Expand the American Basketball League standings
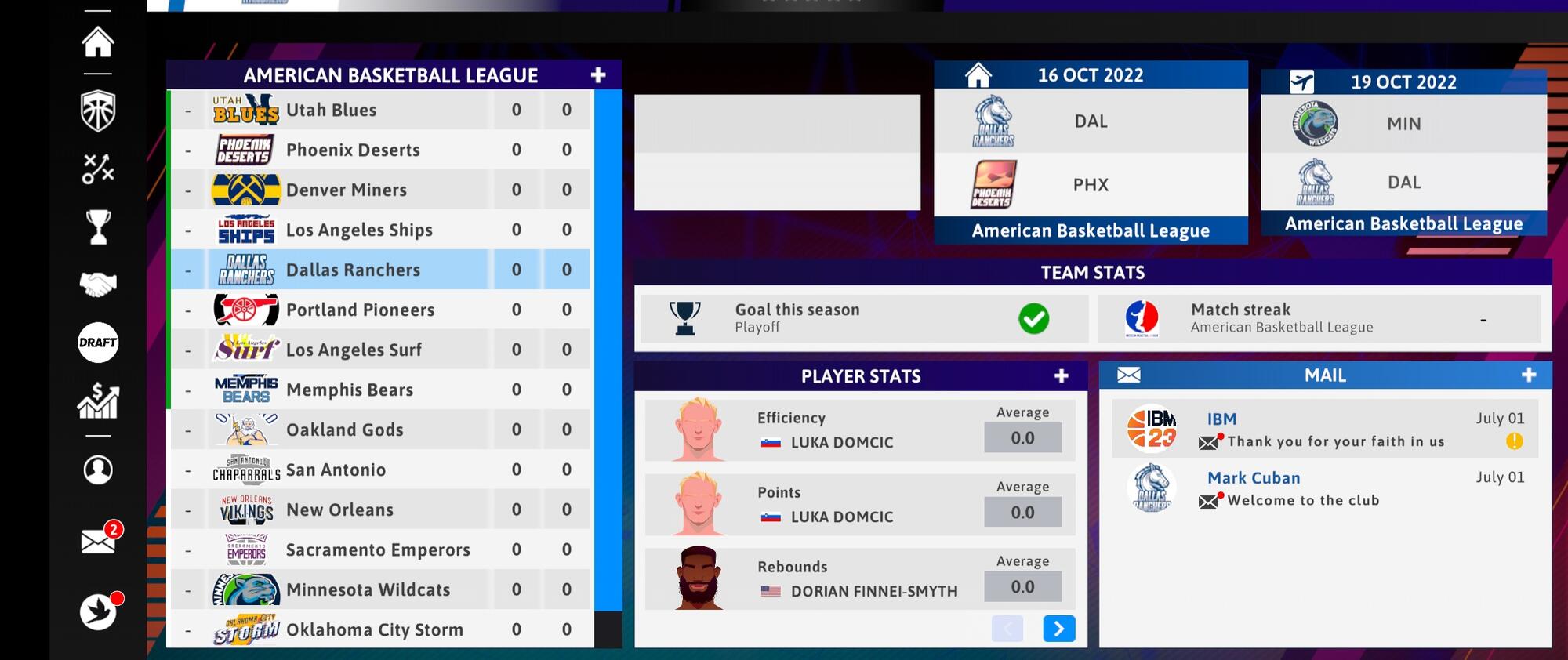Screen dimensions: 1568x660 tap(598, 75)
